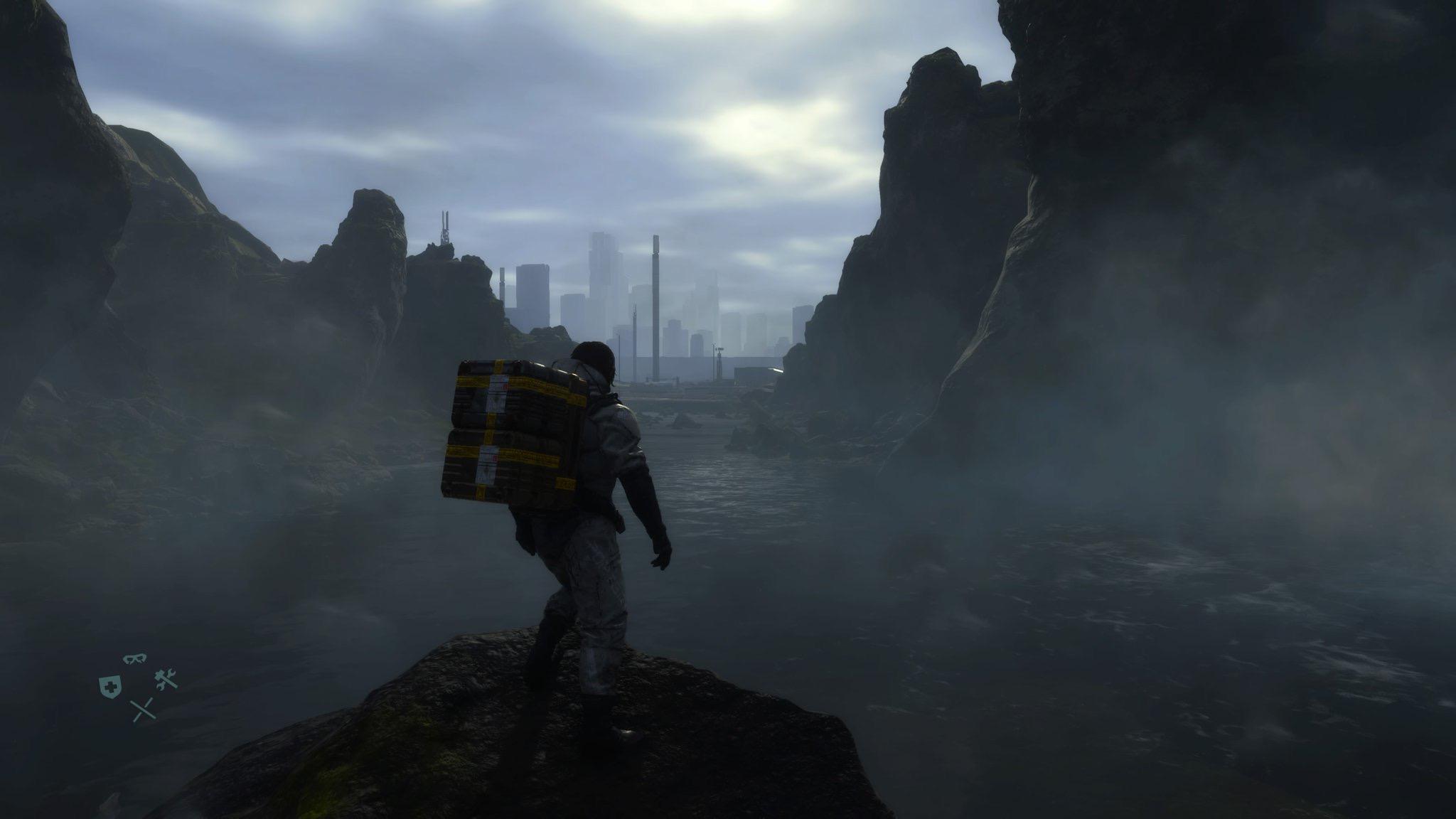The image size is (1456, 819).
Task: Open the shield-with-cross items icon
Action: [109, 686]
